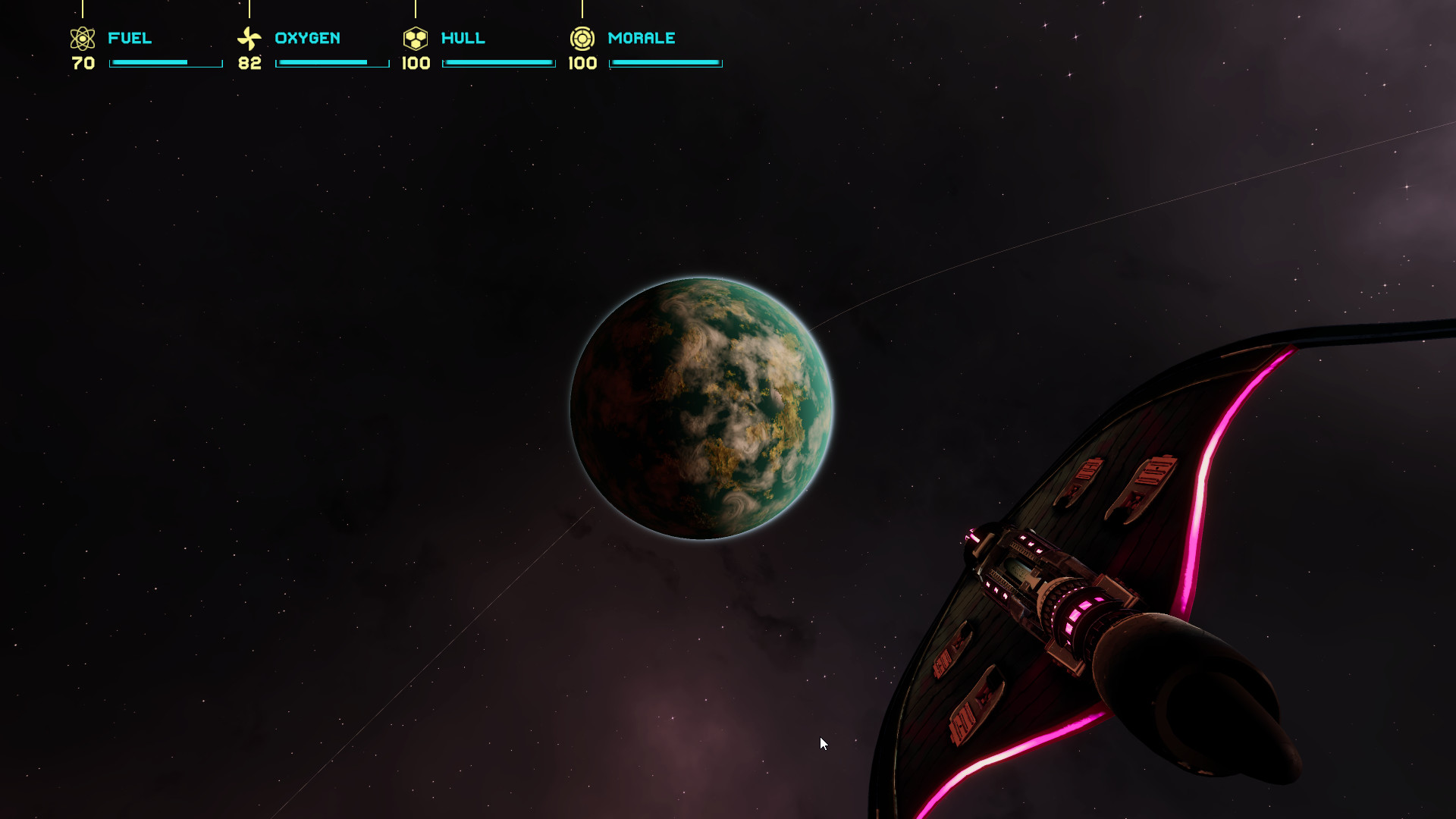Click the Fuel value showing 70
The height and width of the screenshot is (819, 1456).
click(x=82, y=64)
